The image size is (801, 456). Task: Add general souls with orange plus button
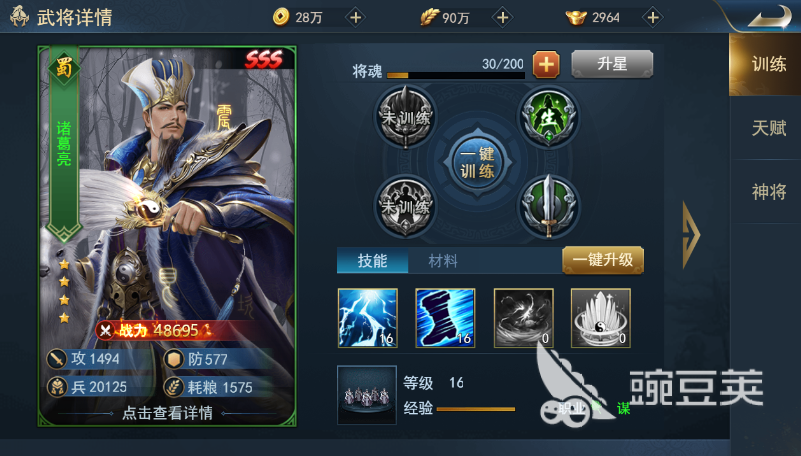[x=546, y=65]
